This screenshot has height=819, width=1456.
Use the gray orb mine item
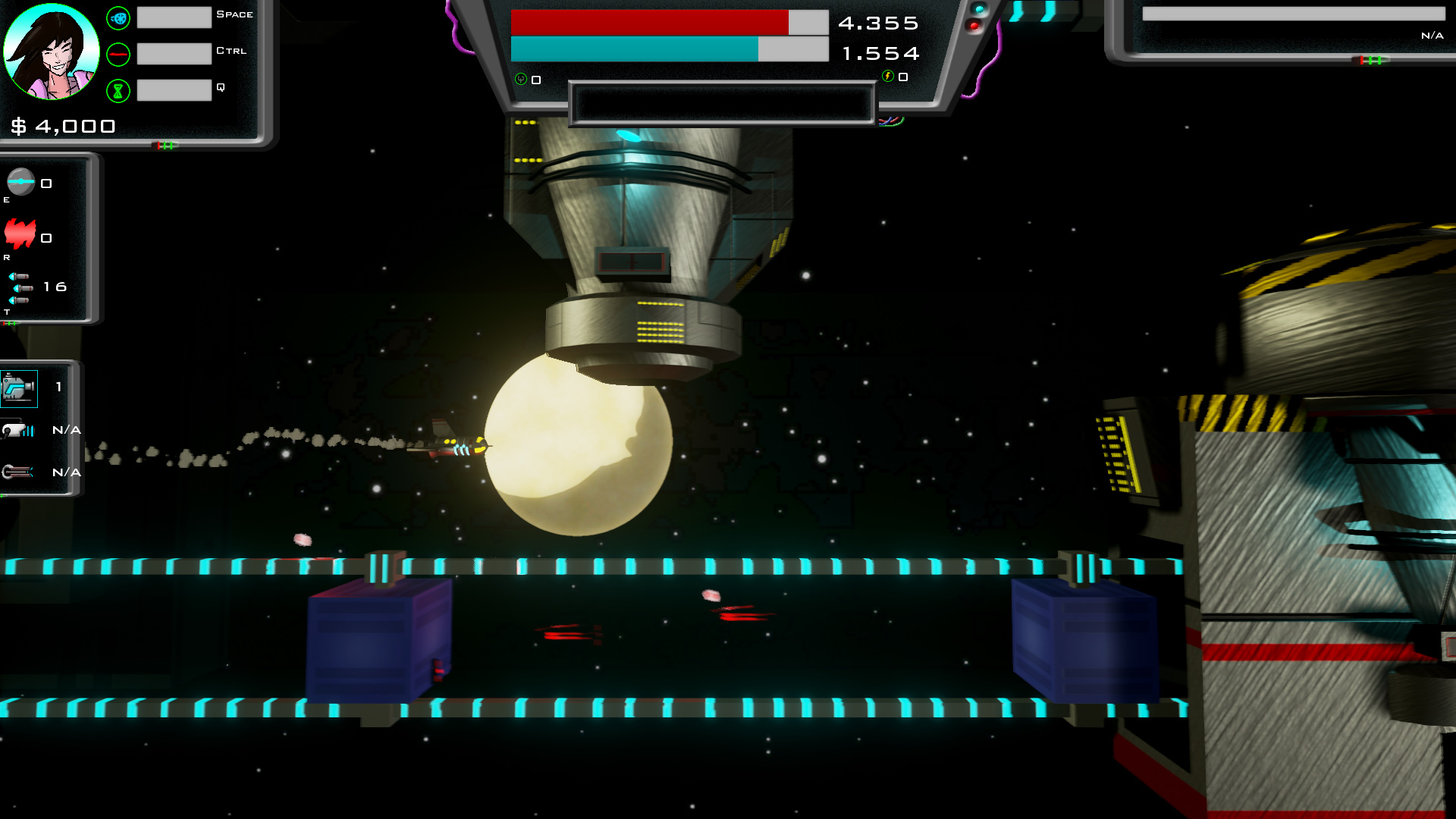click(20, 182)
